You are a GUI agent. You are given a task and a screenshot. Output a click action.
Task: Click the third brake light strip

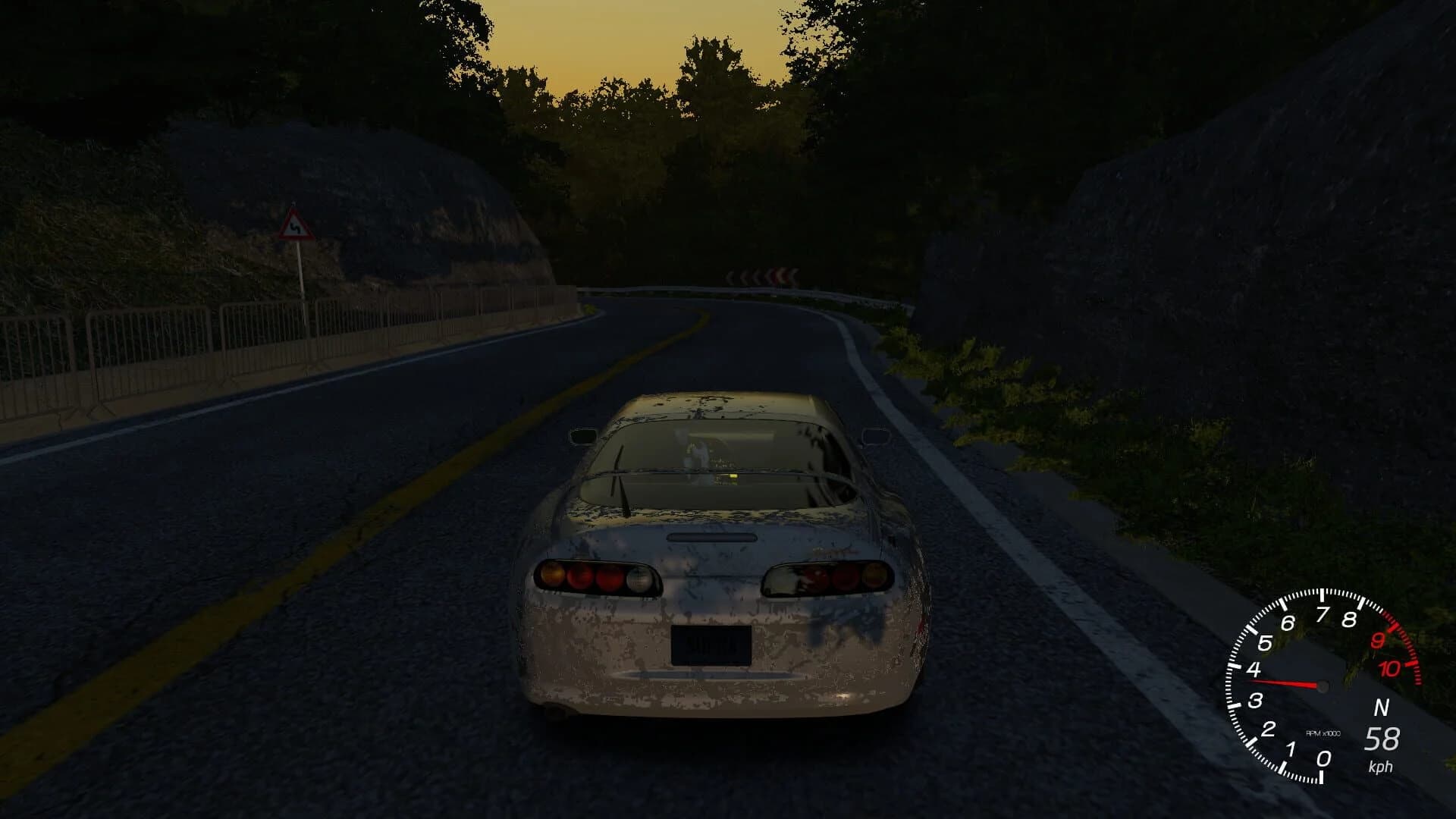[709, 538]
